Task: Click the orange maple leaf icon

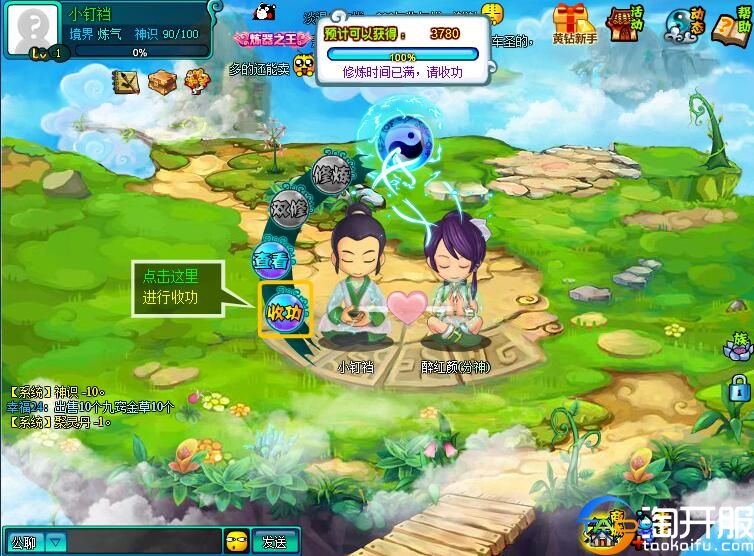Action: coord(197,80)
